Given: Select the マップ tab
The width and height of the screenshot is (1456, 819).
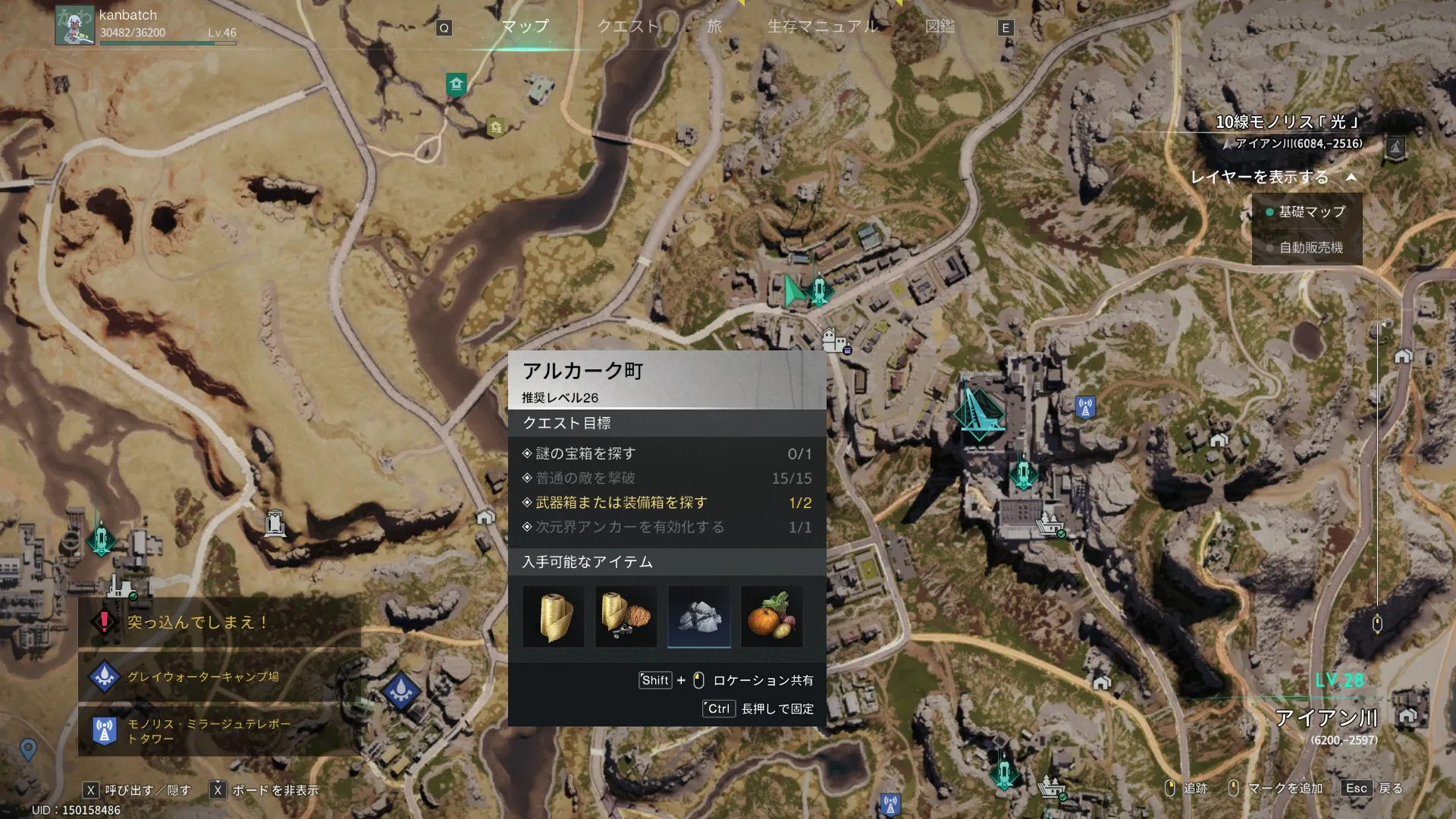Looking at the screenshot, I should (x=525, y=27).
